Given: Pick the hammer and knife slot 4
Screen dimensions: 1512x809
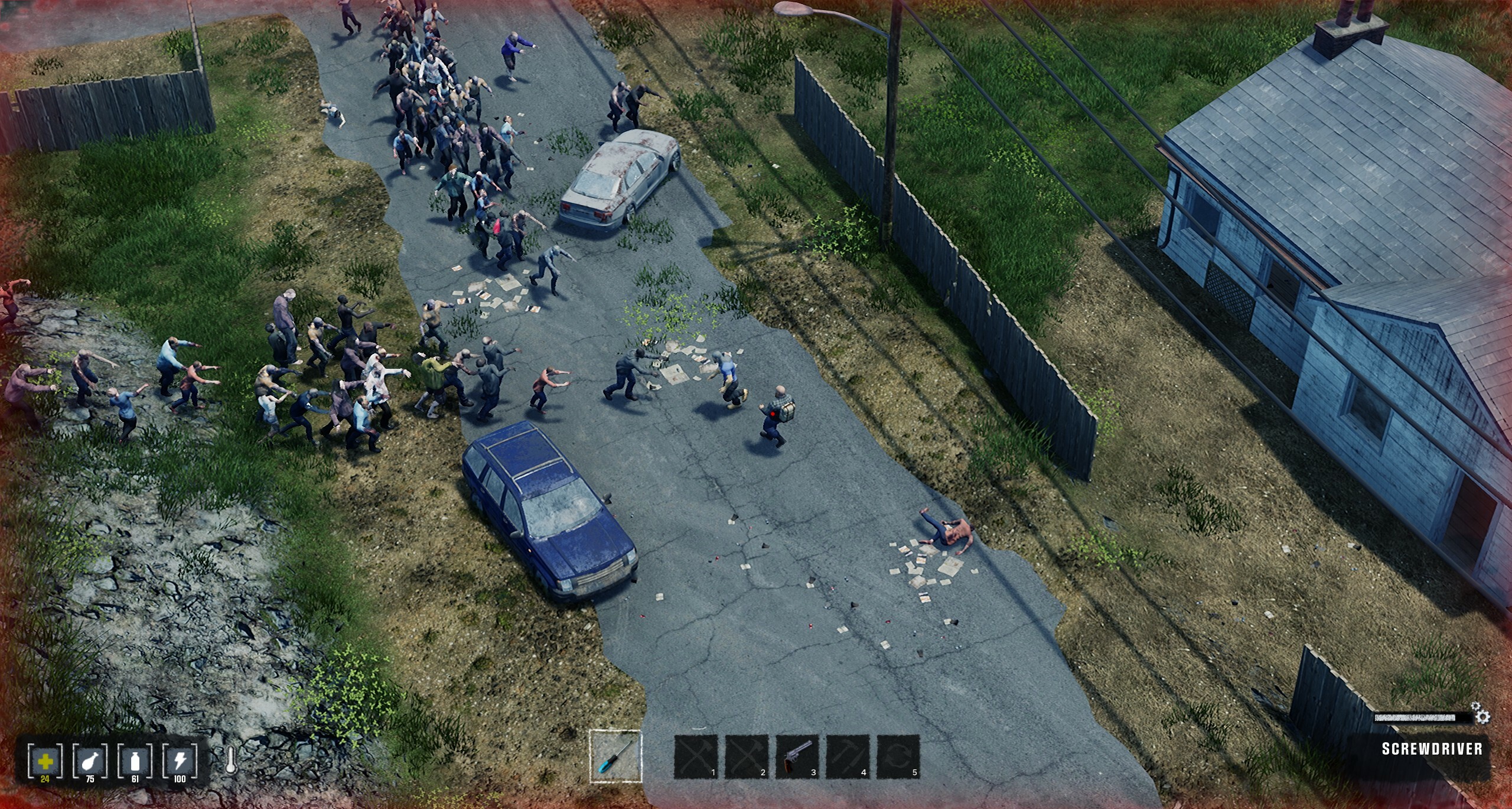Looking at the screenshot, I should tap(848, 757).
